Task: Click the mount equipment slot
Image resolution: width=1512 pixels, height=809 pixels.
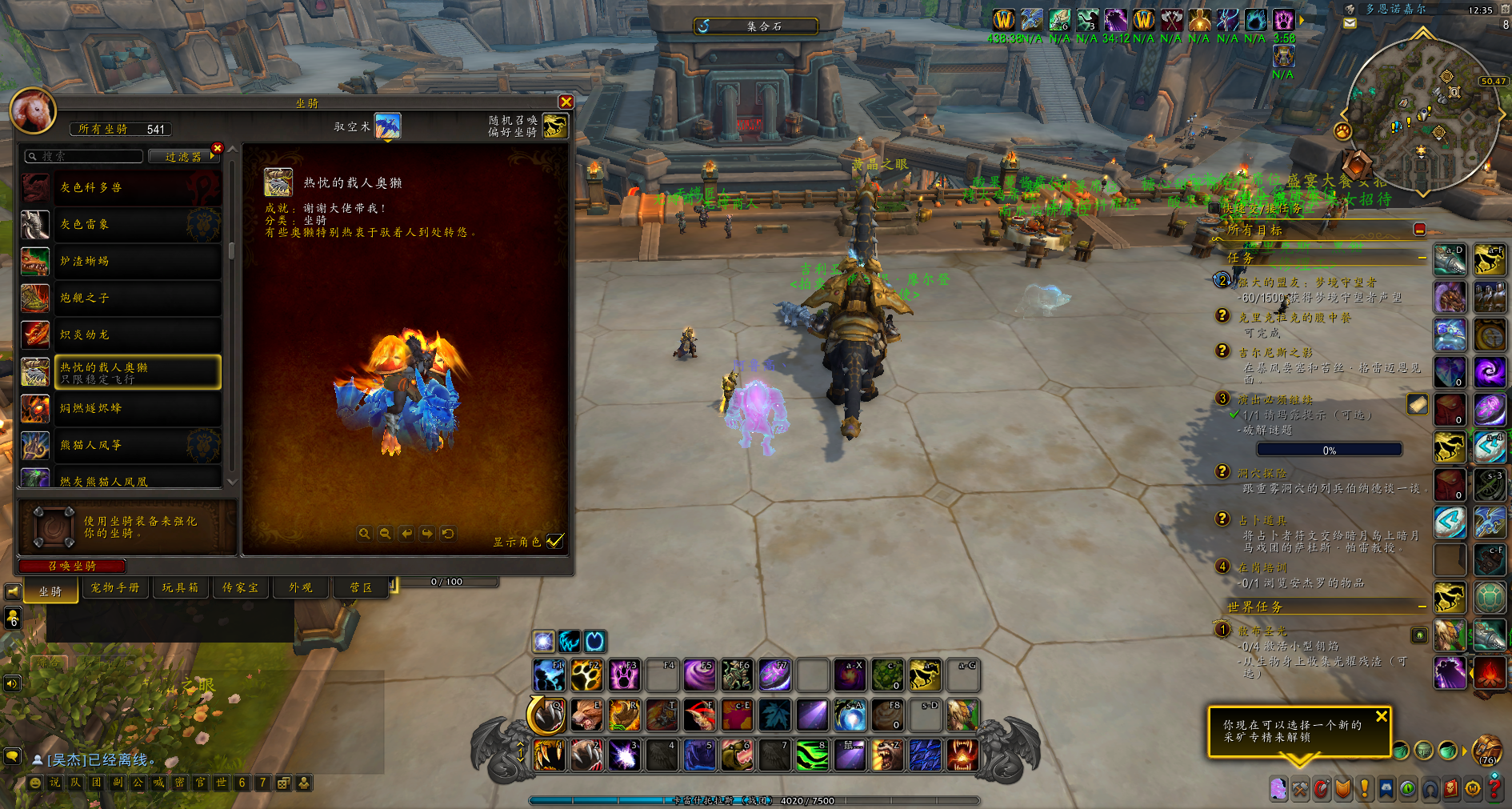Action: point(54,527)
